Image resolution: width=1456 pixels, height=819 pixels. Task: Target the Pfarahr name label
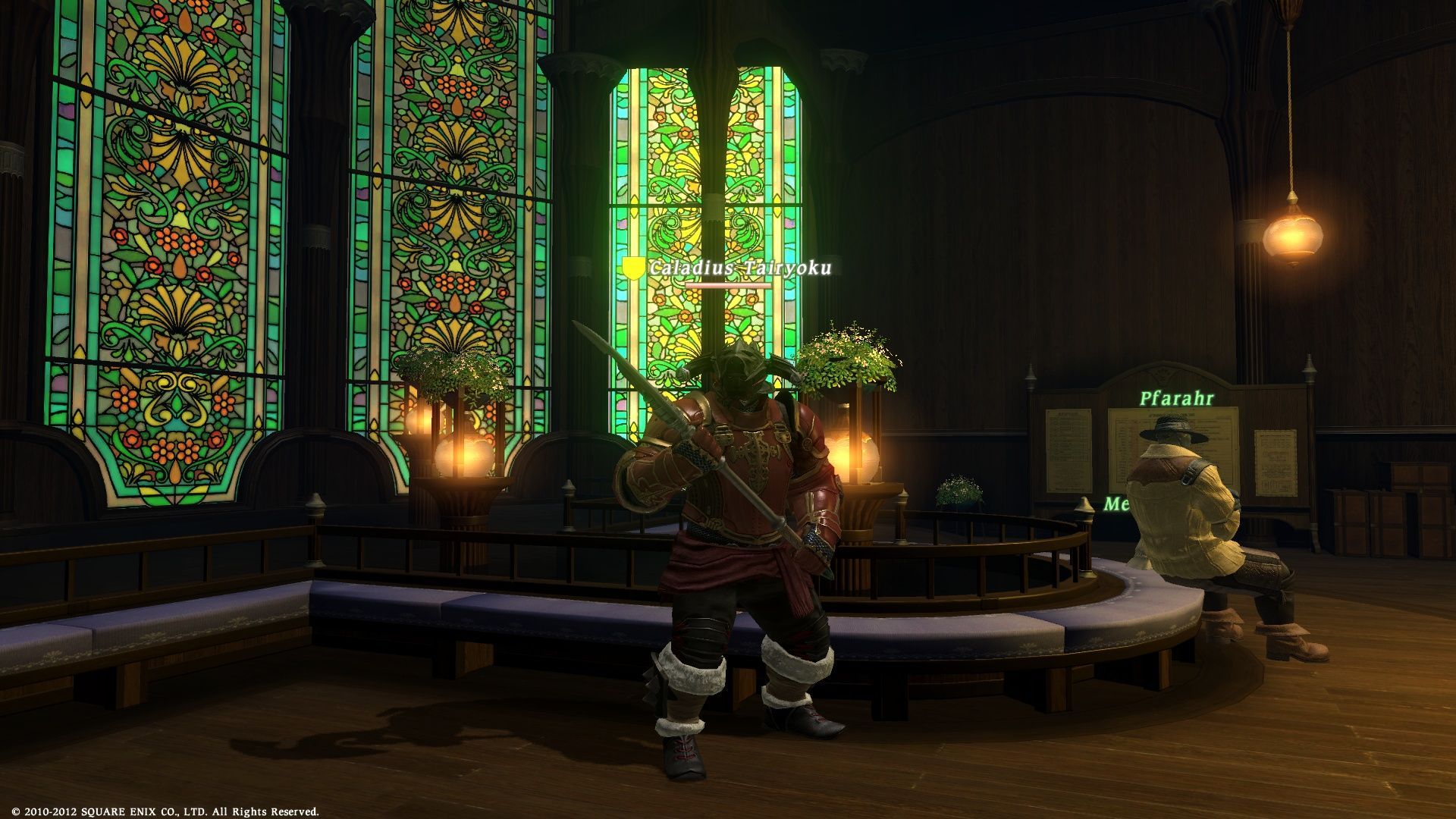[x=1176, y=398]
